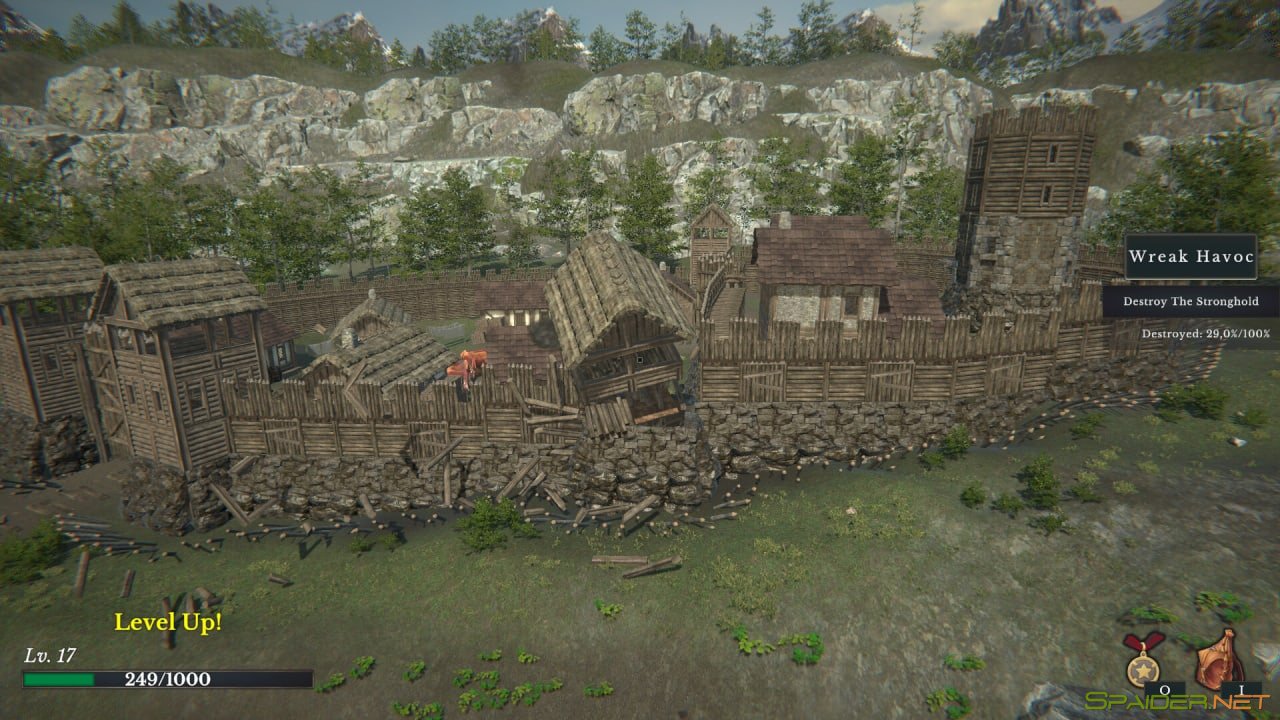This screenshot has height=720, width=1280.
Task: Click the "Wreak Havoc" quest title banner
Action: point(1192,257)
